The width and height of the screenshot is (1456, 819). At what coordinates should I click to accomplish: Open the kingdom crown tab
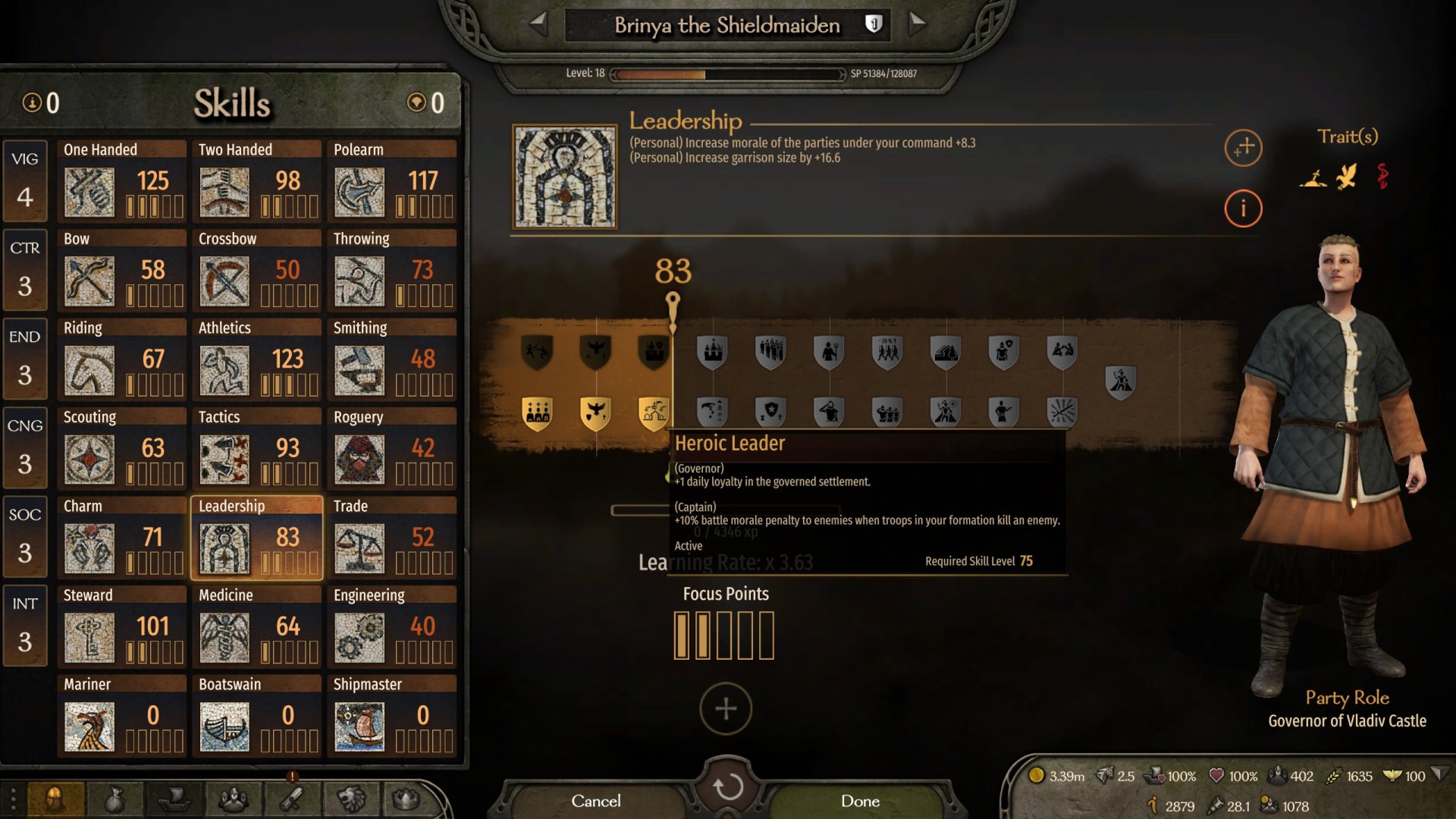[x=406, y=799]
